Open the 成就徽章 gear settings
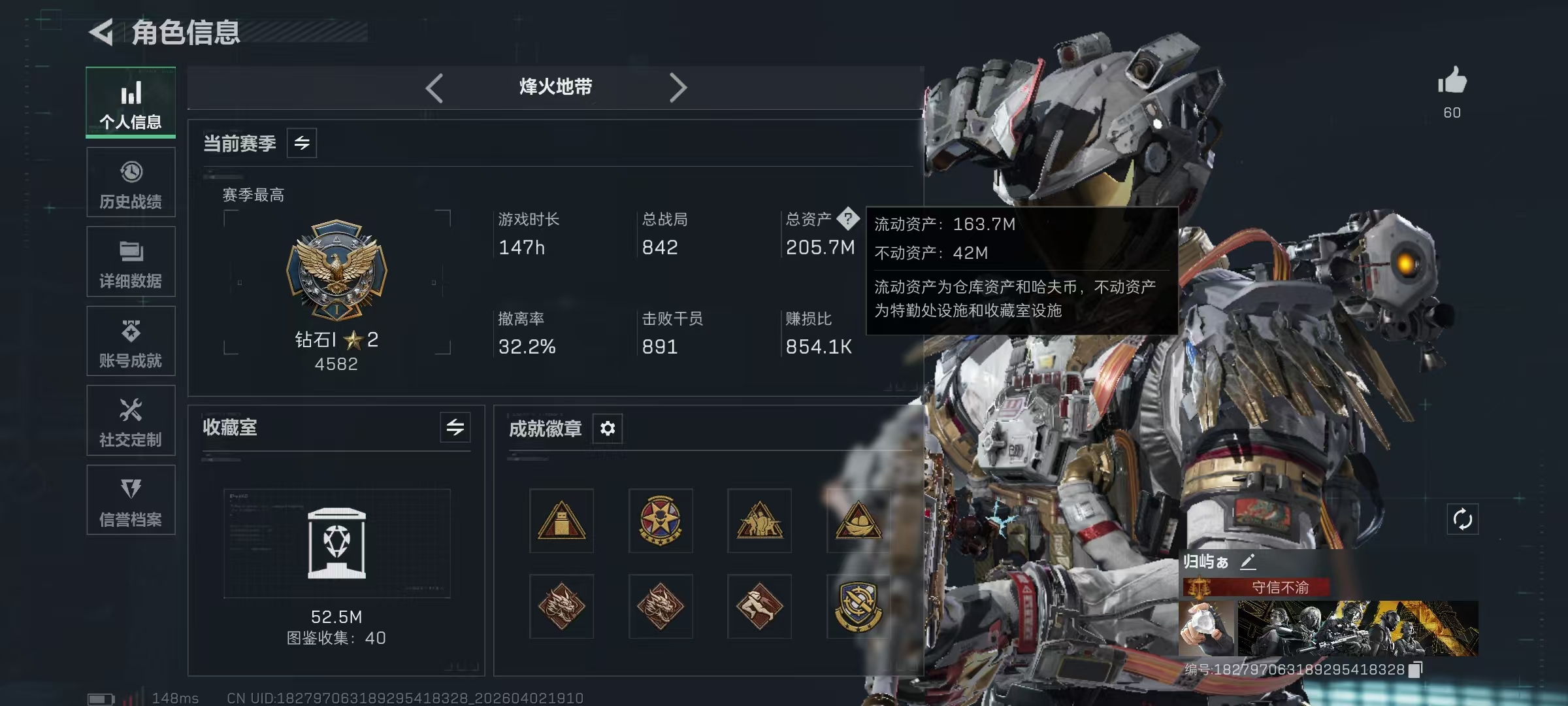 click(608, 429)
